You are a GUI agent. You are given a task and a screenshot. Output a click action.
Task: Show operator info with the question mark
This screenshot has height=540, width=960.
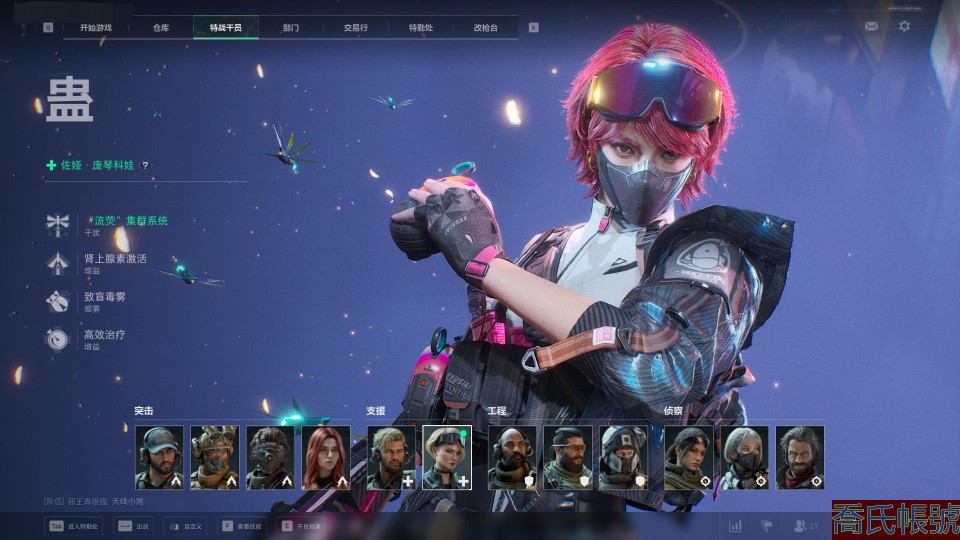point(145,166)
